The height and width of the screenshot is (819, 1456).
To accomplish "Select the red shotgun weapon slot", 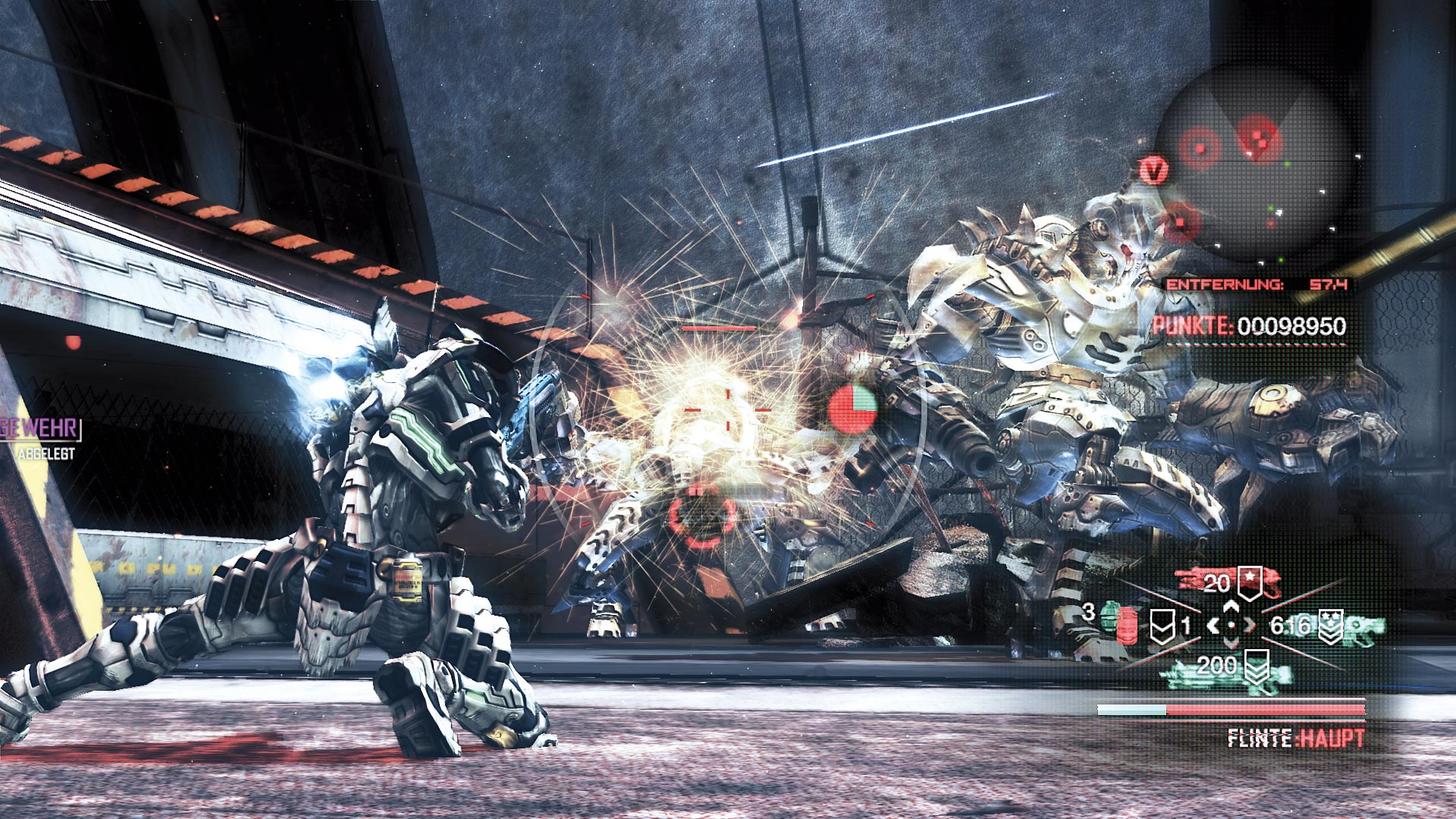I will [1227, 582].
